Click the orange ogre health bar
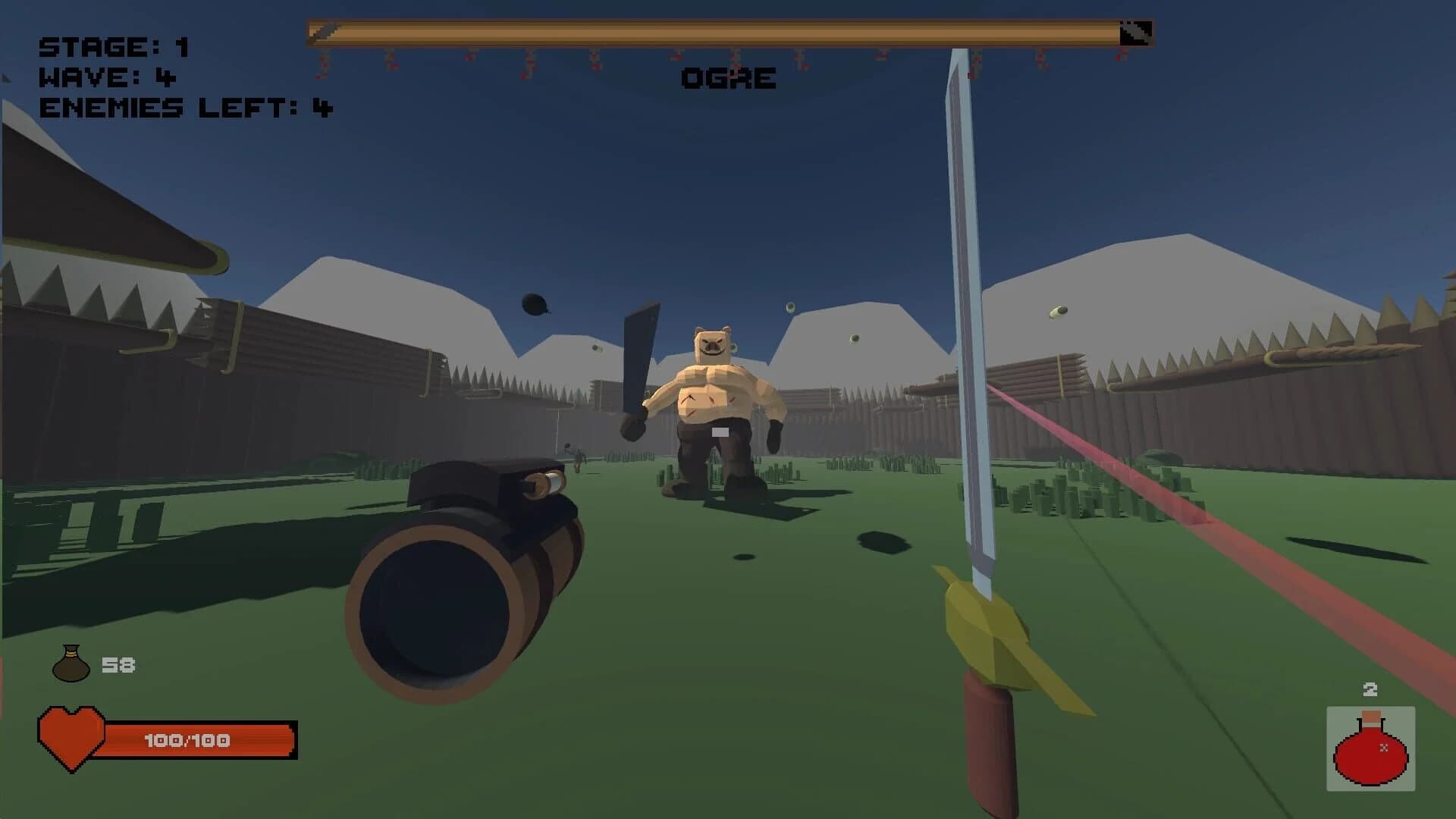 720,32
